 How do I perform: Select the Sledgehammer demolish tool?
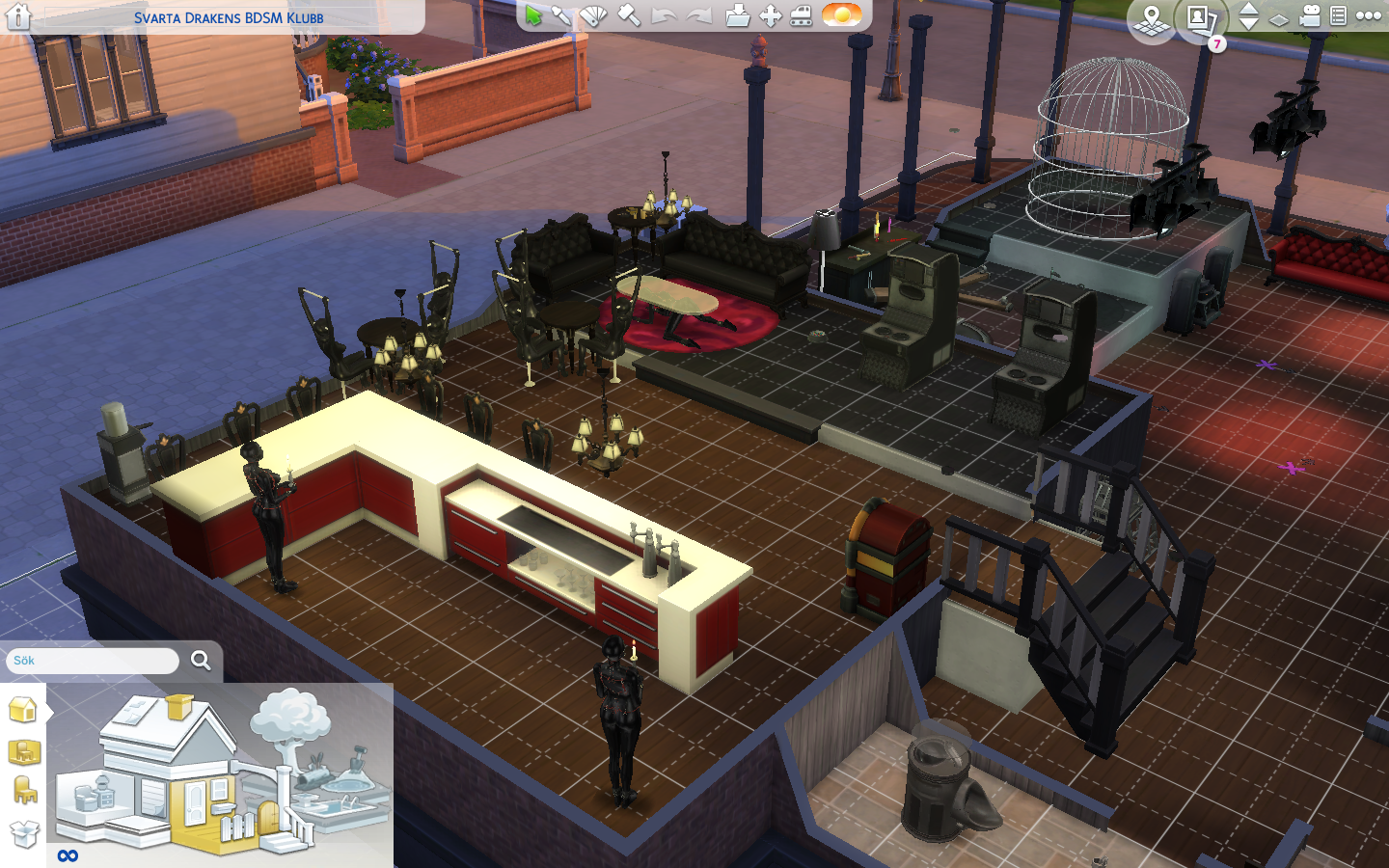(x=628, y=14)
